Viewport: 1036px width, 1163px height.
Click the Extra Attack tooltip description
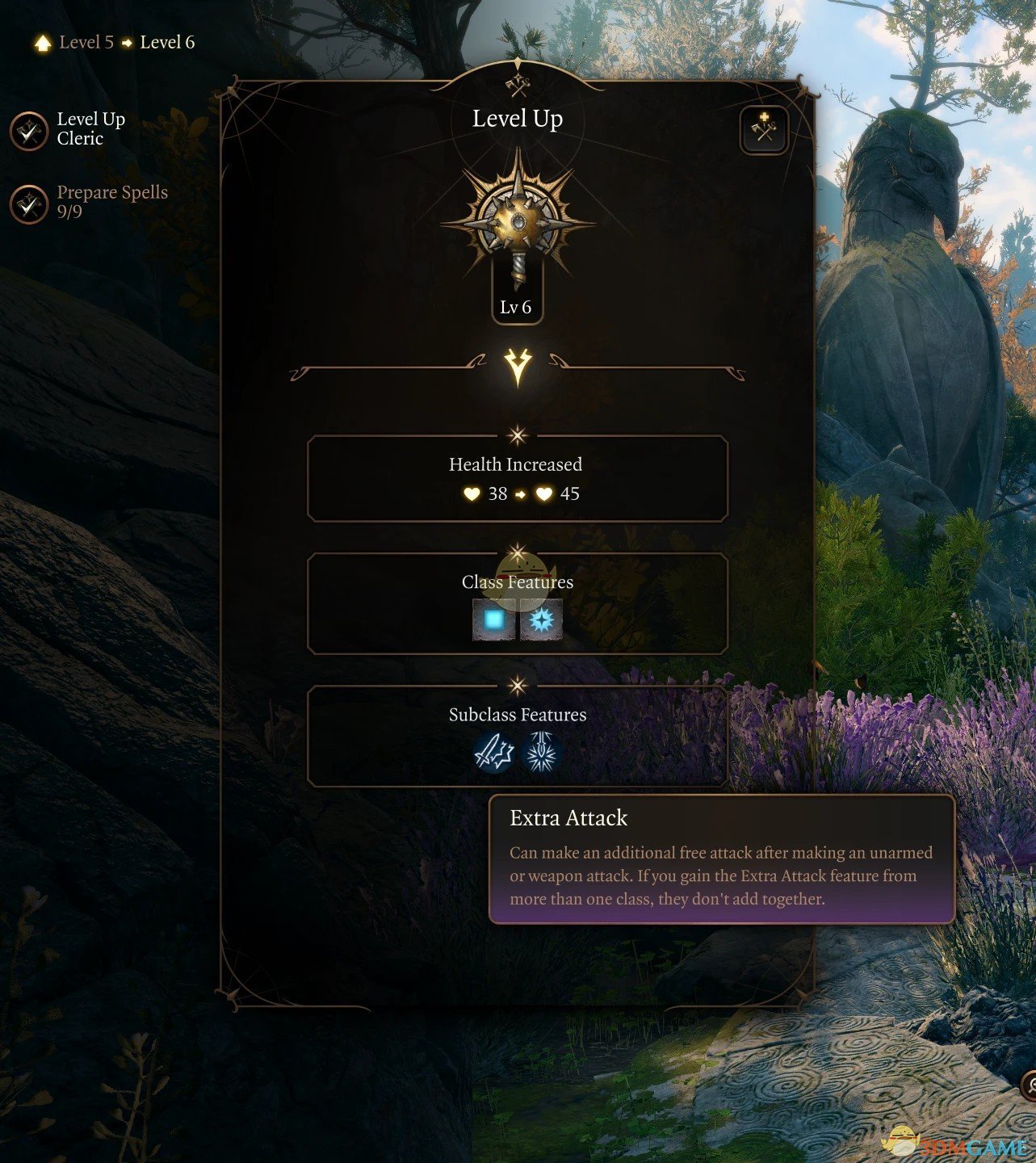click(719, 875)
